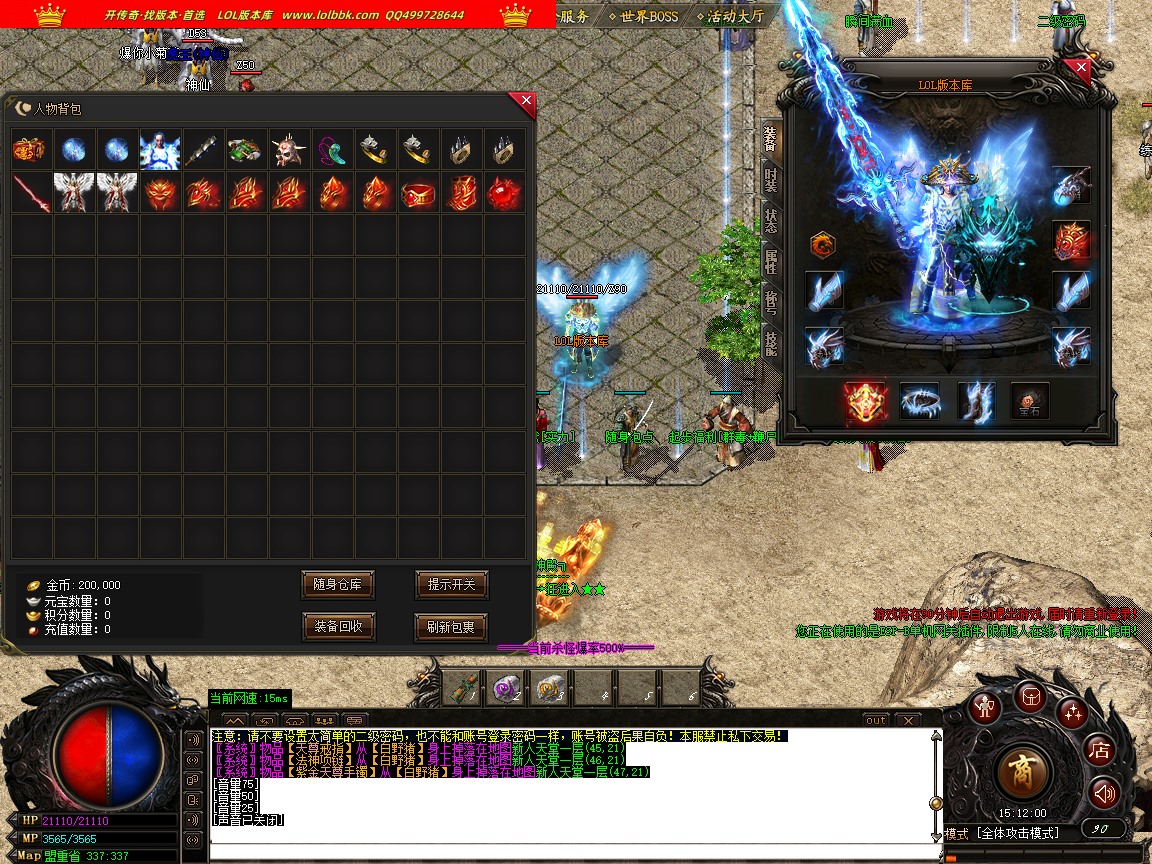Choose the red spear weapon in the bag
The image size is (1152, 864).
tap(31, 193)
